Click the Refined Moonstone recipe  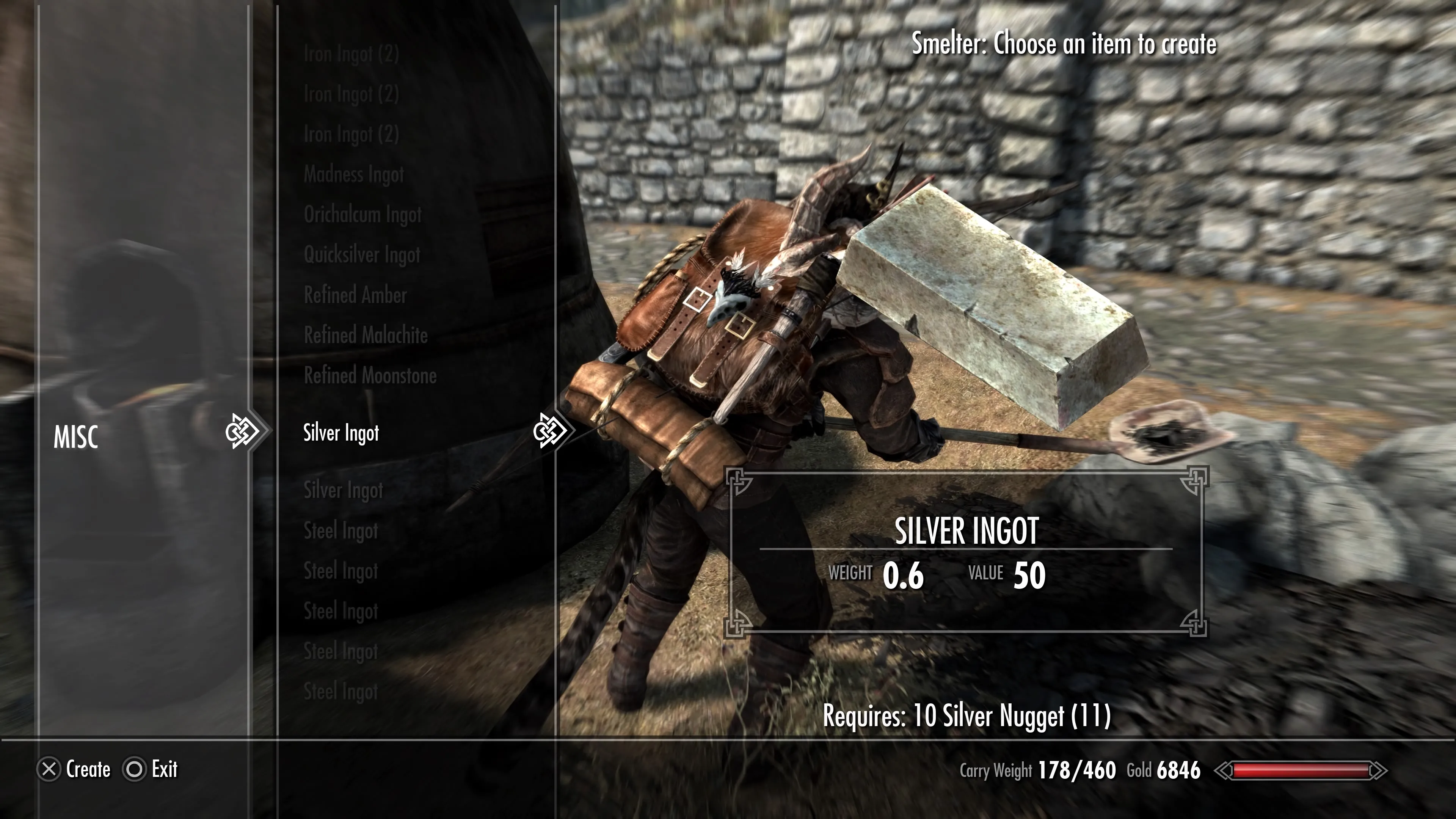tap(370, 375)
